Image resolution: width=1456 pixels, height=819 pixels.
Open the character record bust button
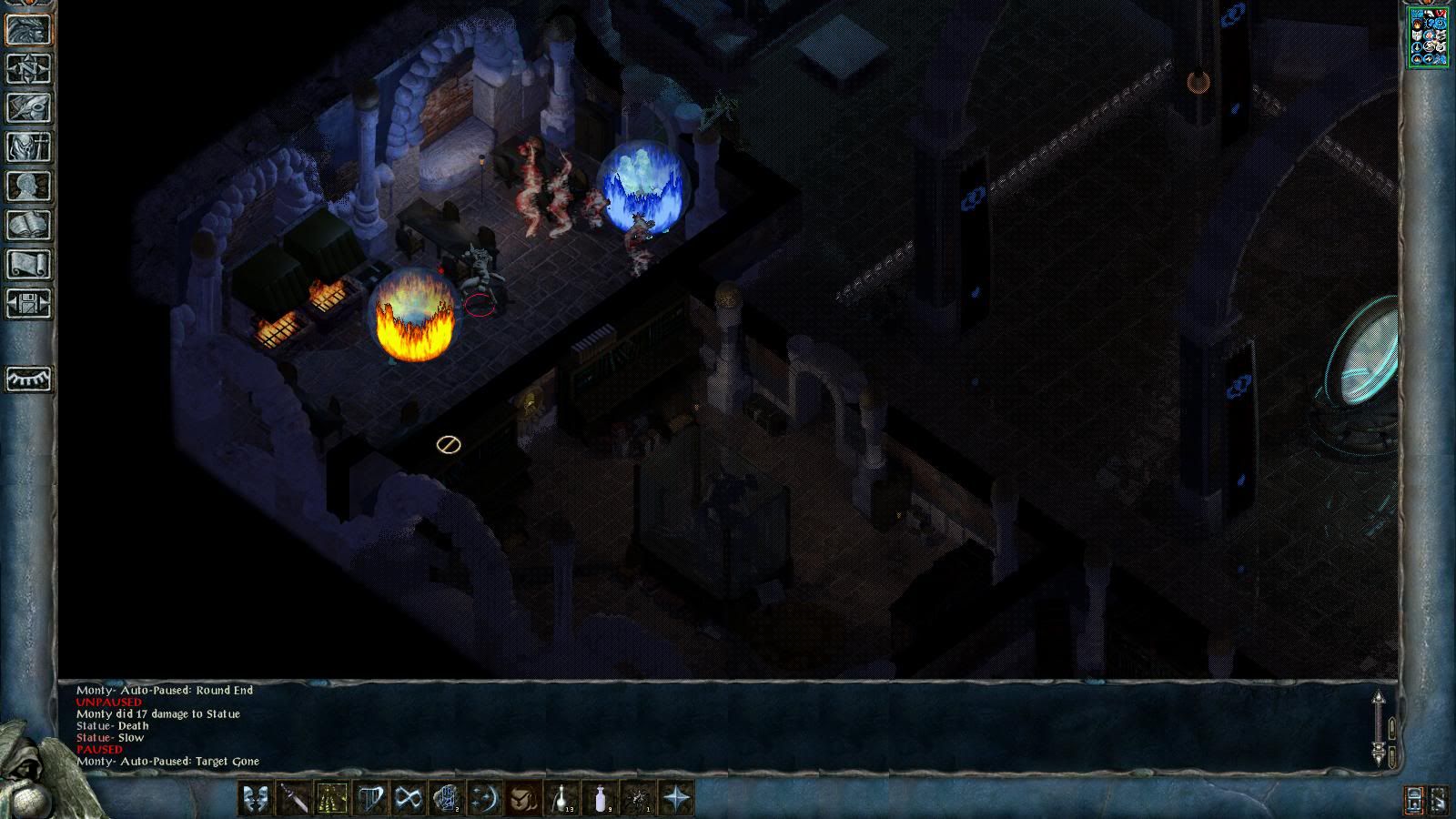click(x=28, y=186)
